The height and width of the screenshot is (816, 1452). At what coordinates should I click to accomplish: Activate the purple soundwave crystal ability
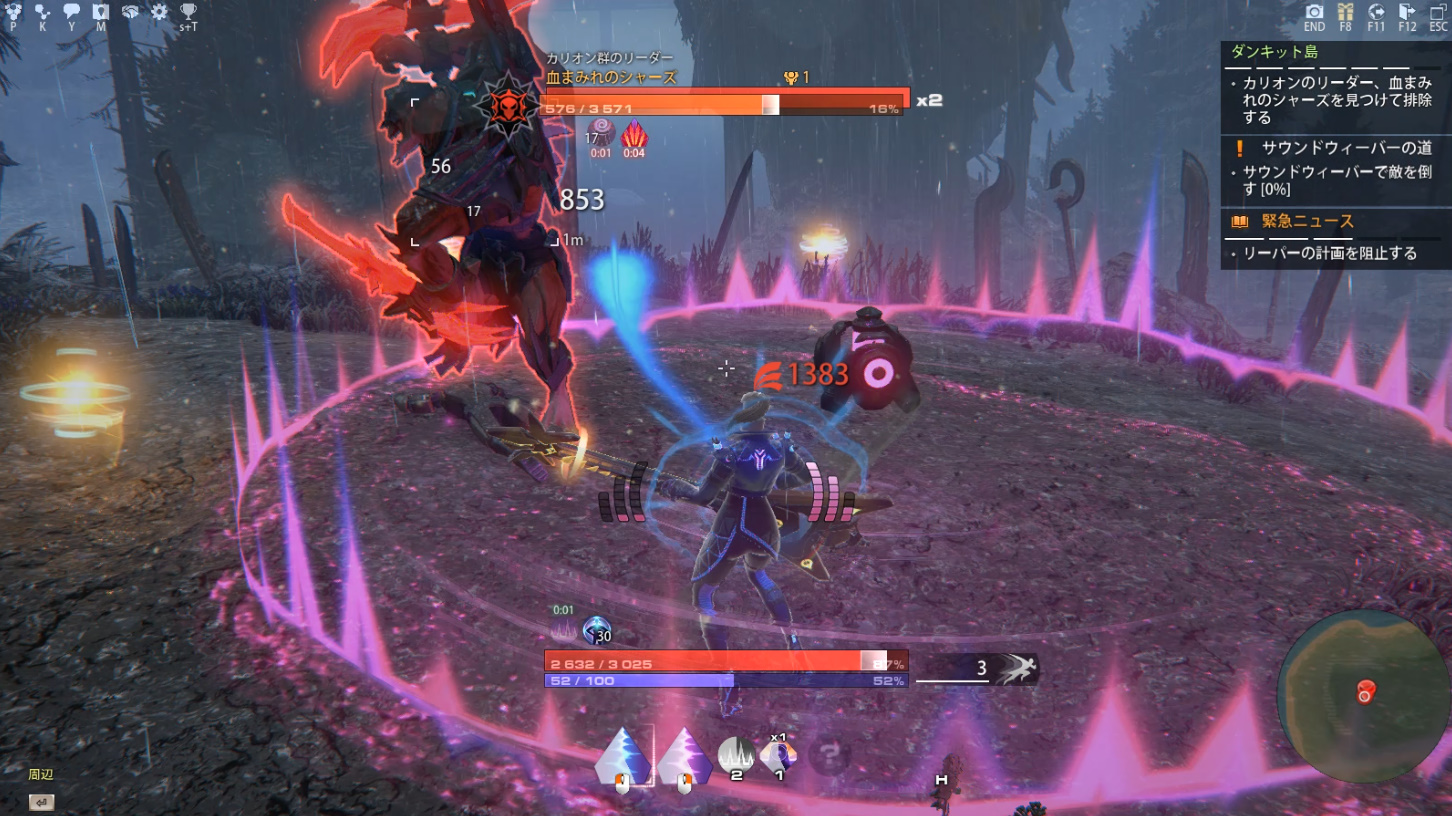(x=684, y=757)
